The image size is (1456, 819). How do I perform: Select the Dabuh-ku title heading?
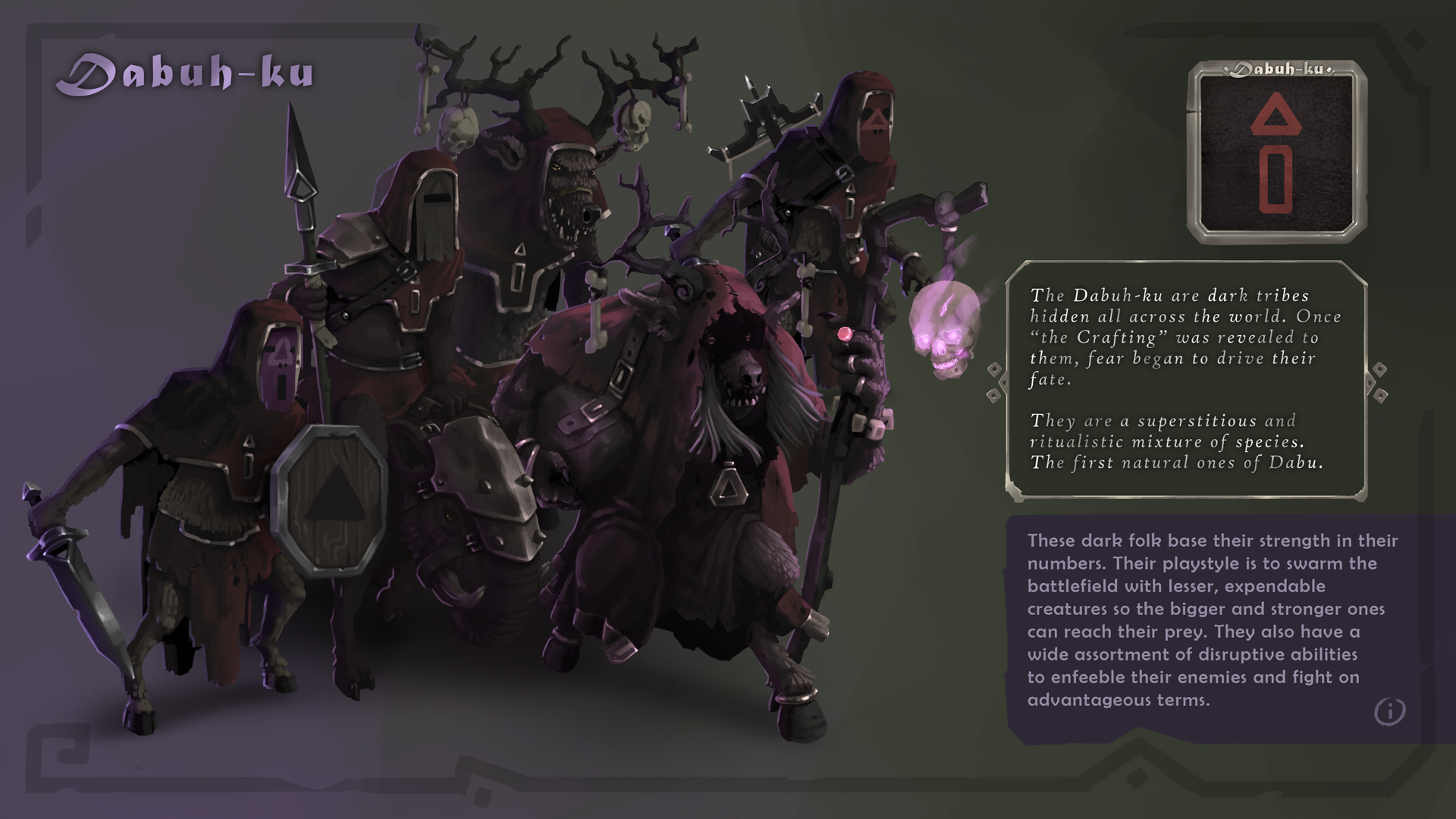tap(188, 72)
